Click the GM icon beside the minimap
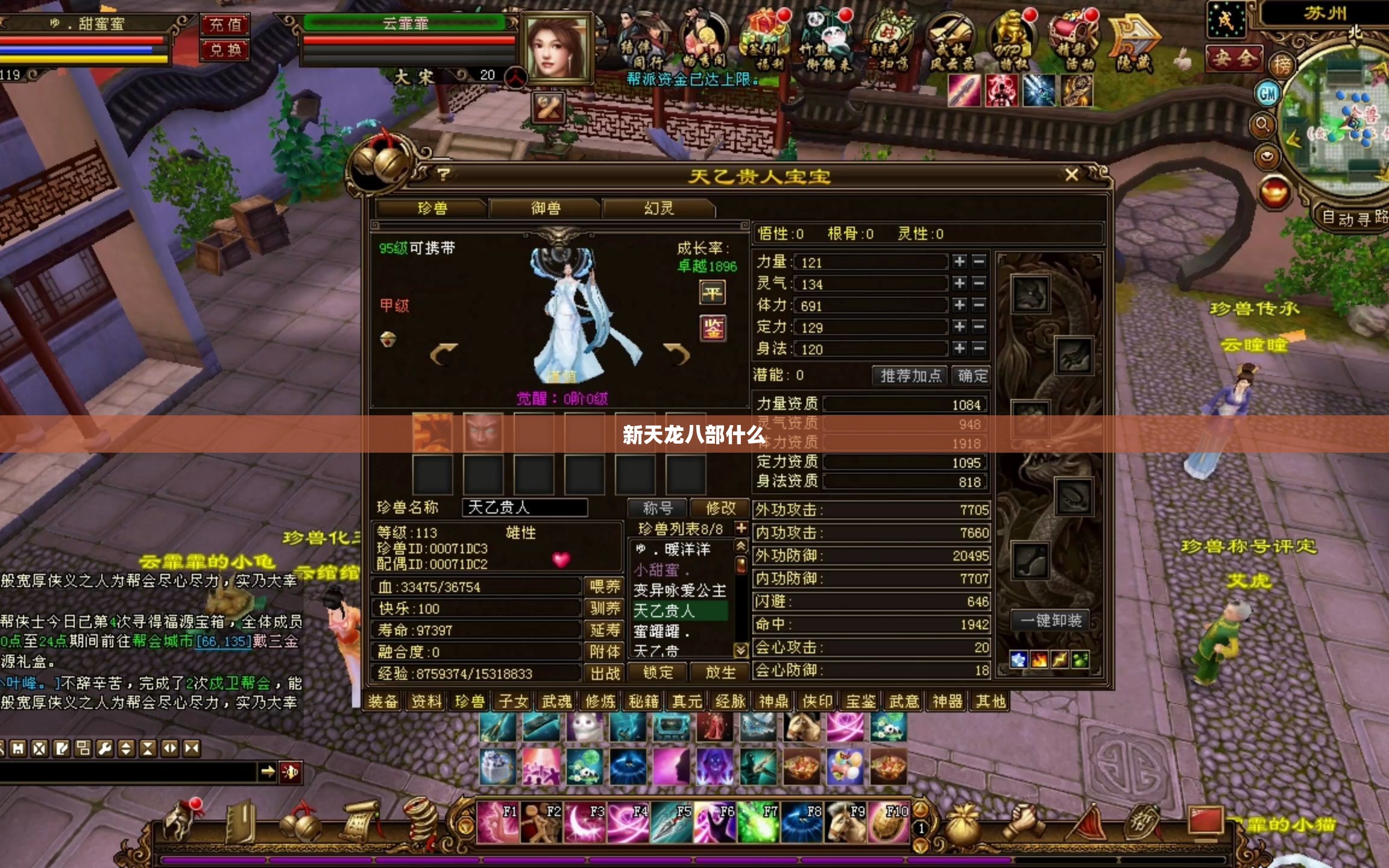This screenshot has height=868, width=1389. tap(1267, 93)
